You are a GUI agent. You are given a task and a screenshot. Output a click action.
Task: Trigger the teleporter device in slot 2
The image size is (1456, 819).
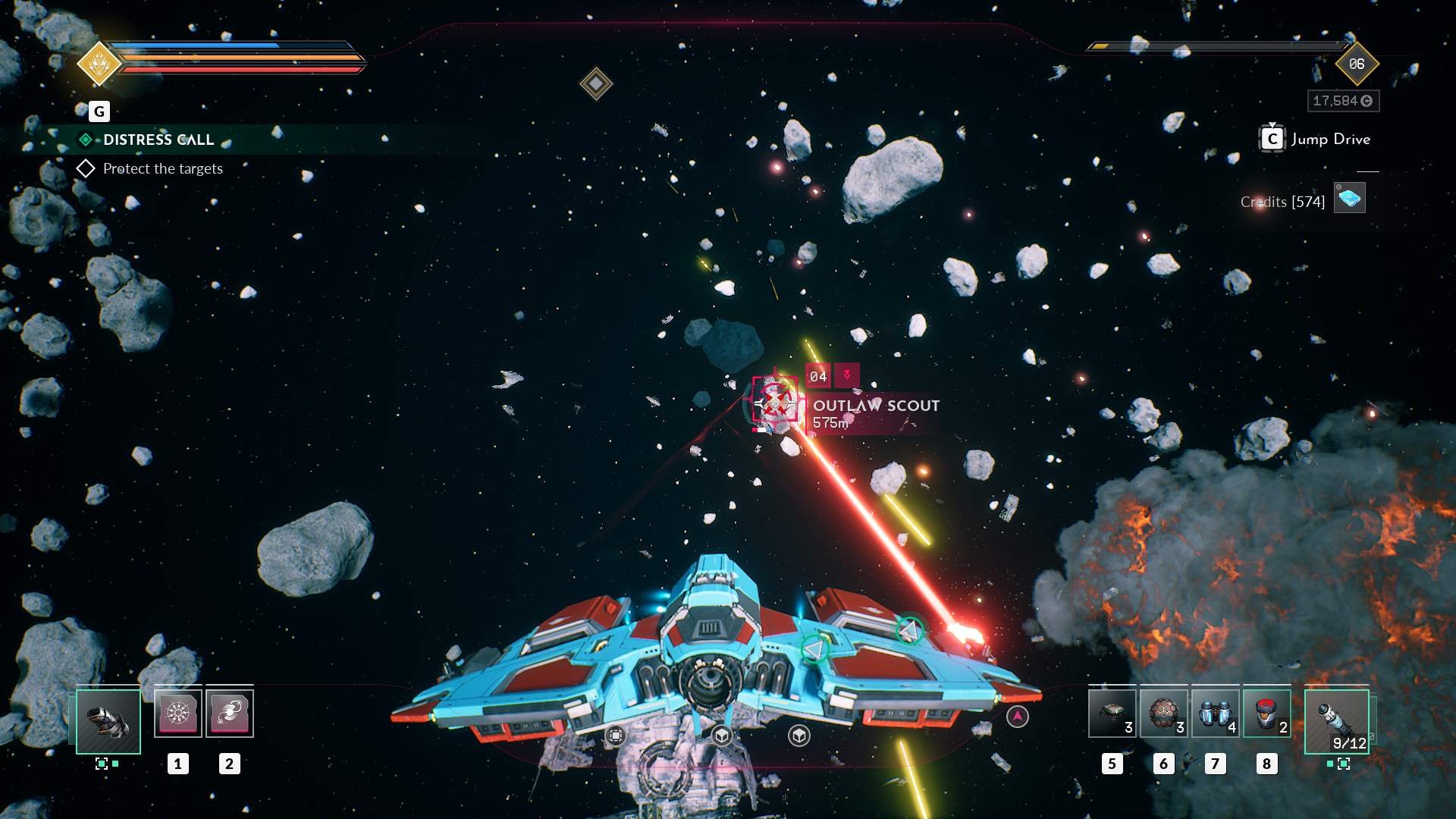[x=230, y=712]
